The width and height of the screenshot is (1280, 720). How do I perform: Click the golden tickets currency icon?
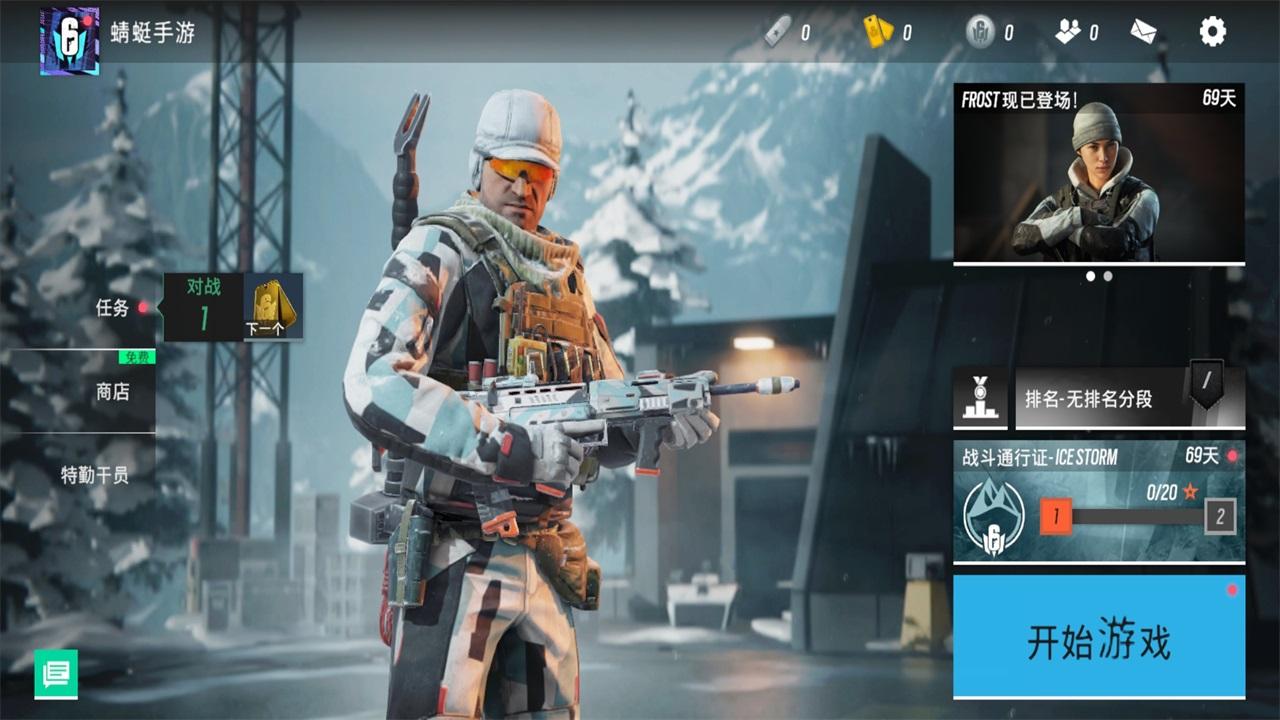click(879, 31)
